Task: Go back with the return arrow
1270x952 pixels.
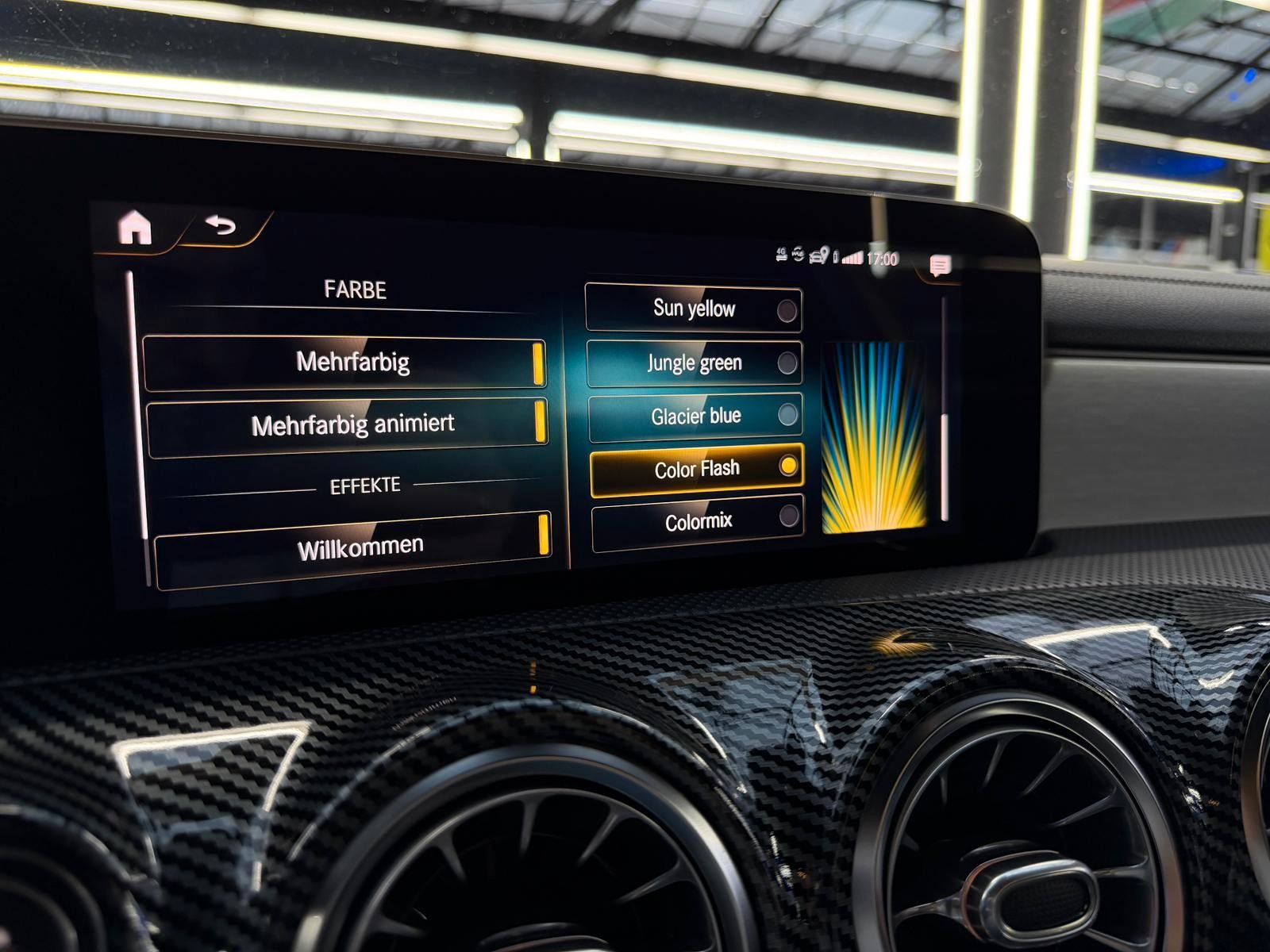Action: click(x=221, y=226)
